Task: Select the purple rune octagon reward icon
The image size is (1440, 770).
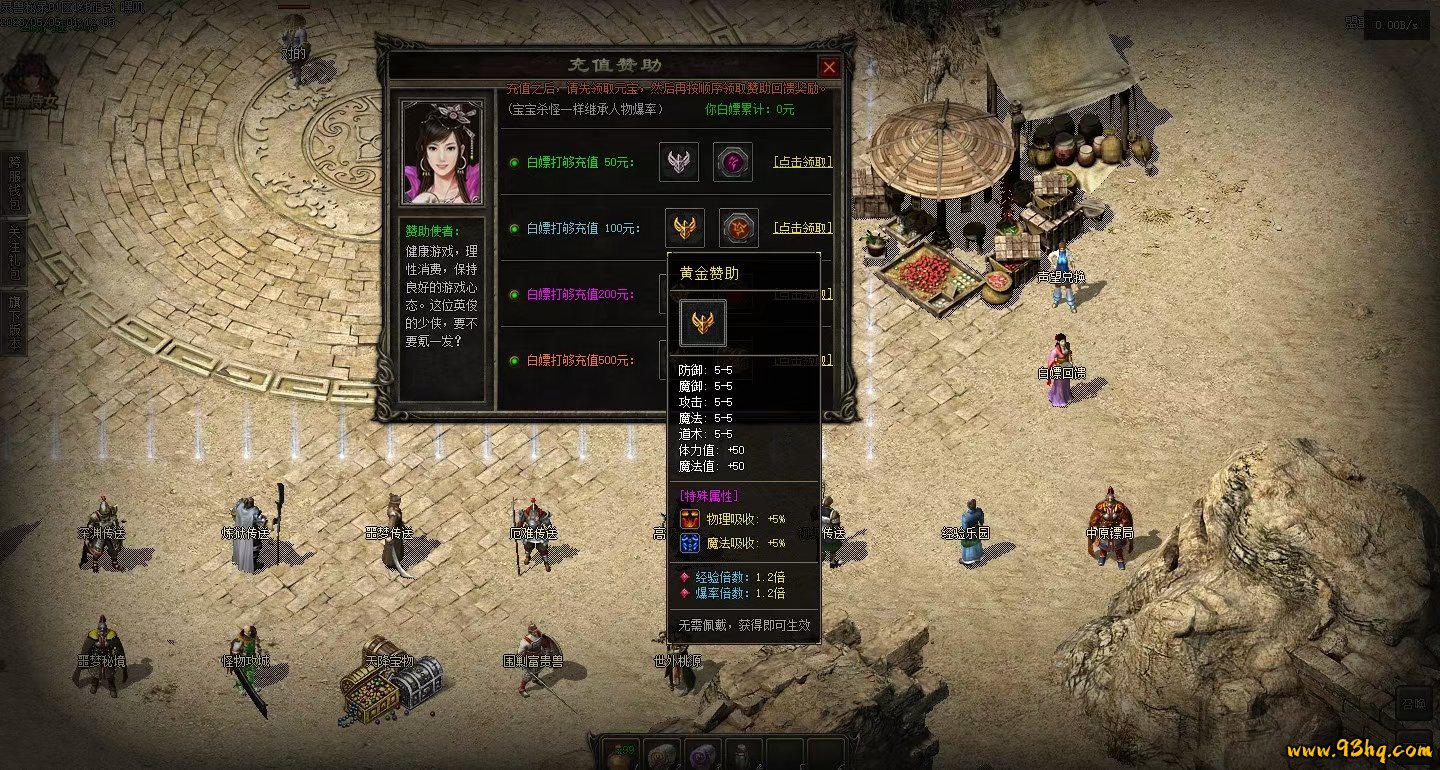Action: 733,162
